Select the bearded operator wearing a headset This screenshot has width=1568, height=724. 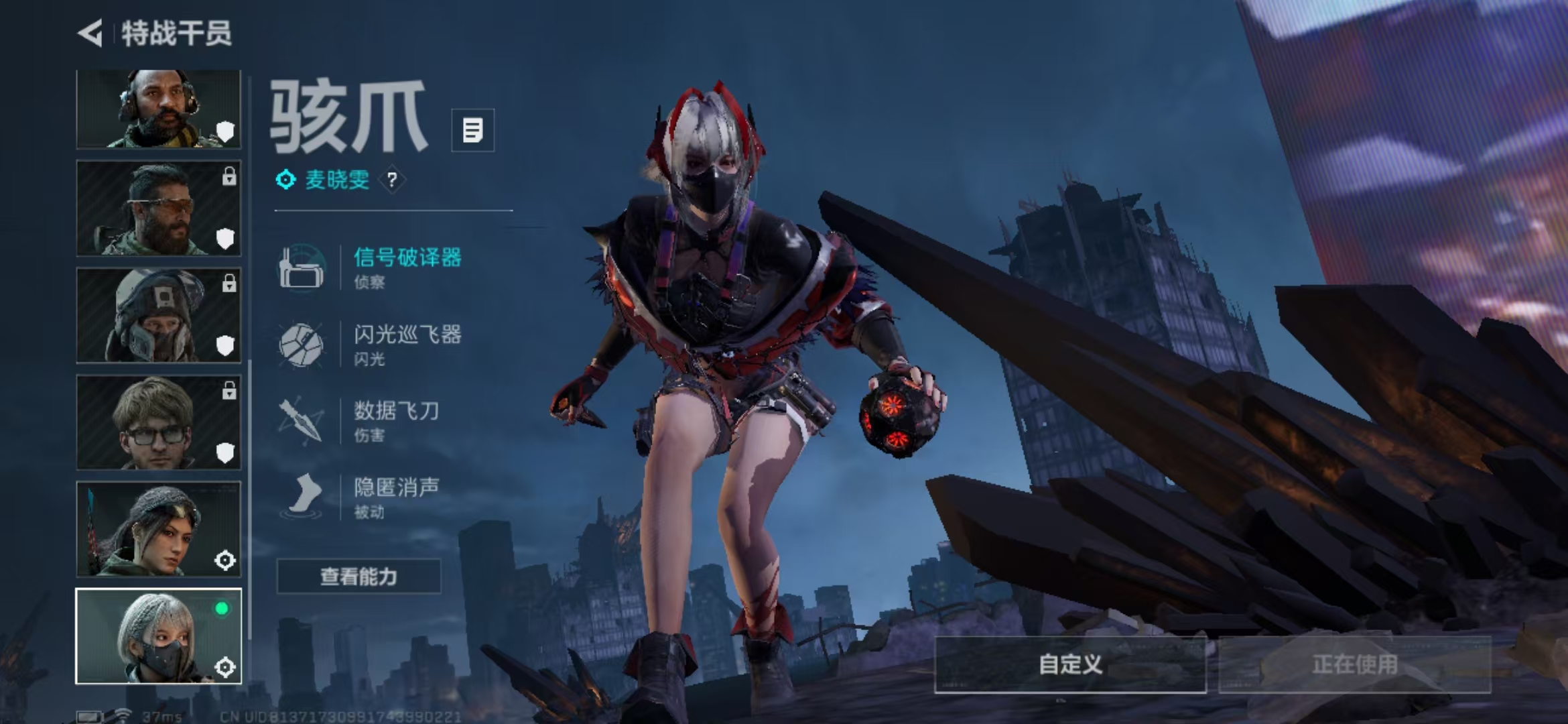[x=158, y=109]
